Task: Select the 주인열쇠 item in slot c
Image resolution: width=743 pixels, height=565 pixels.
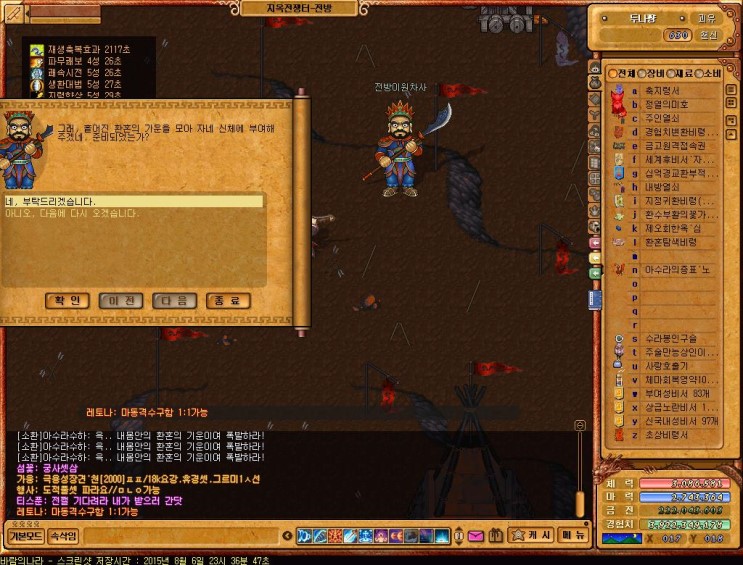Action: click(x=666, y=118)
